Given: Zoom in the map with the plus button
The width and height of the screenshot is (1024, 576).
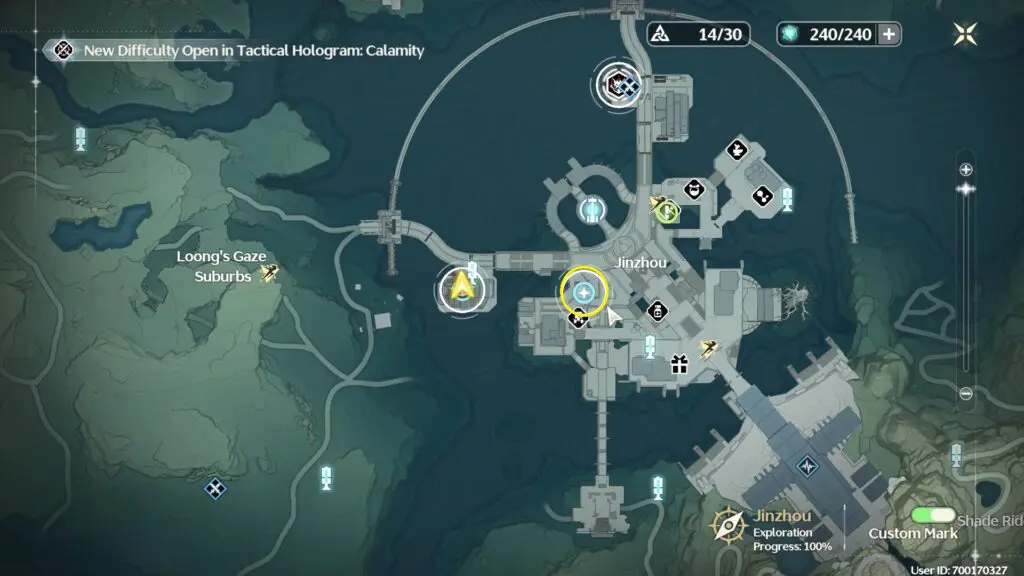Looking at the screenshot, I should click(965, 170).
